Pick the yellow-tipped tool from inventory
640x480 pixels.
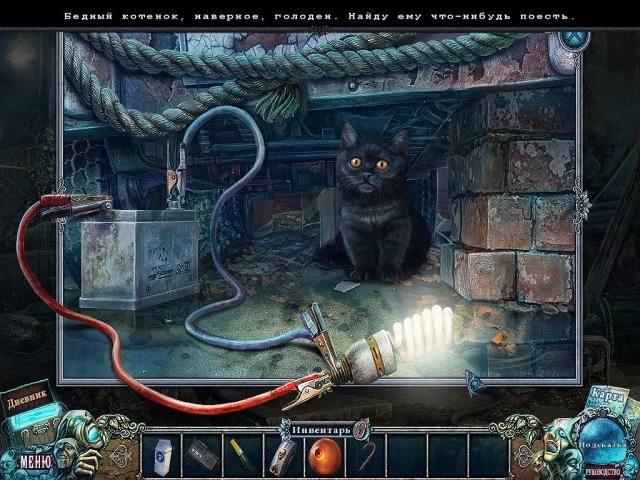(x=243, y=454)
